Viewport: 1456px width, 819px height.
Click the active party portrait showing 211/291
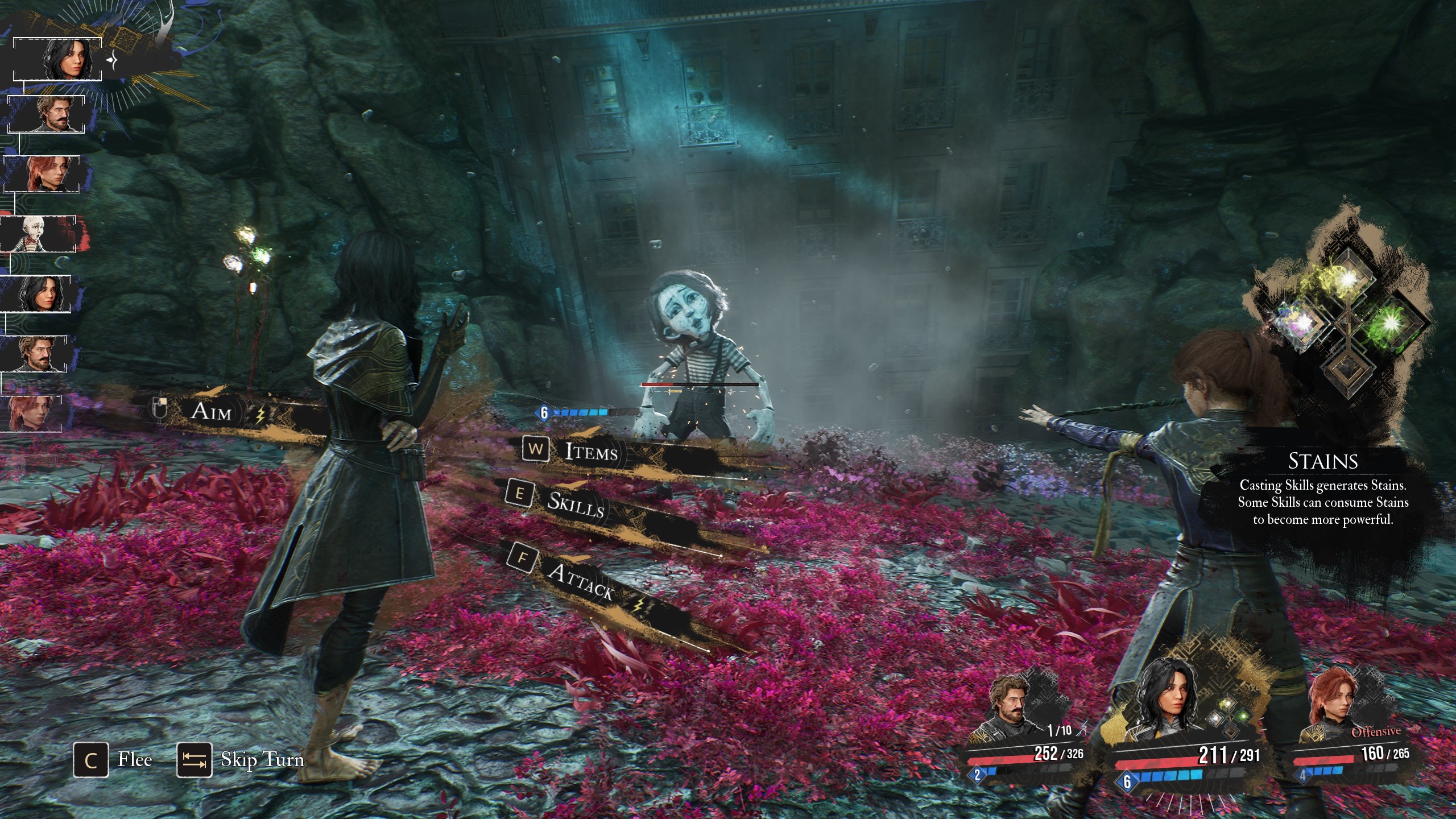click(1172, 700)
